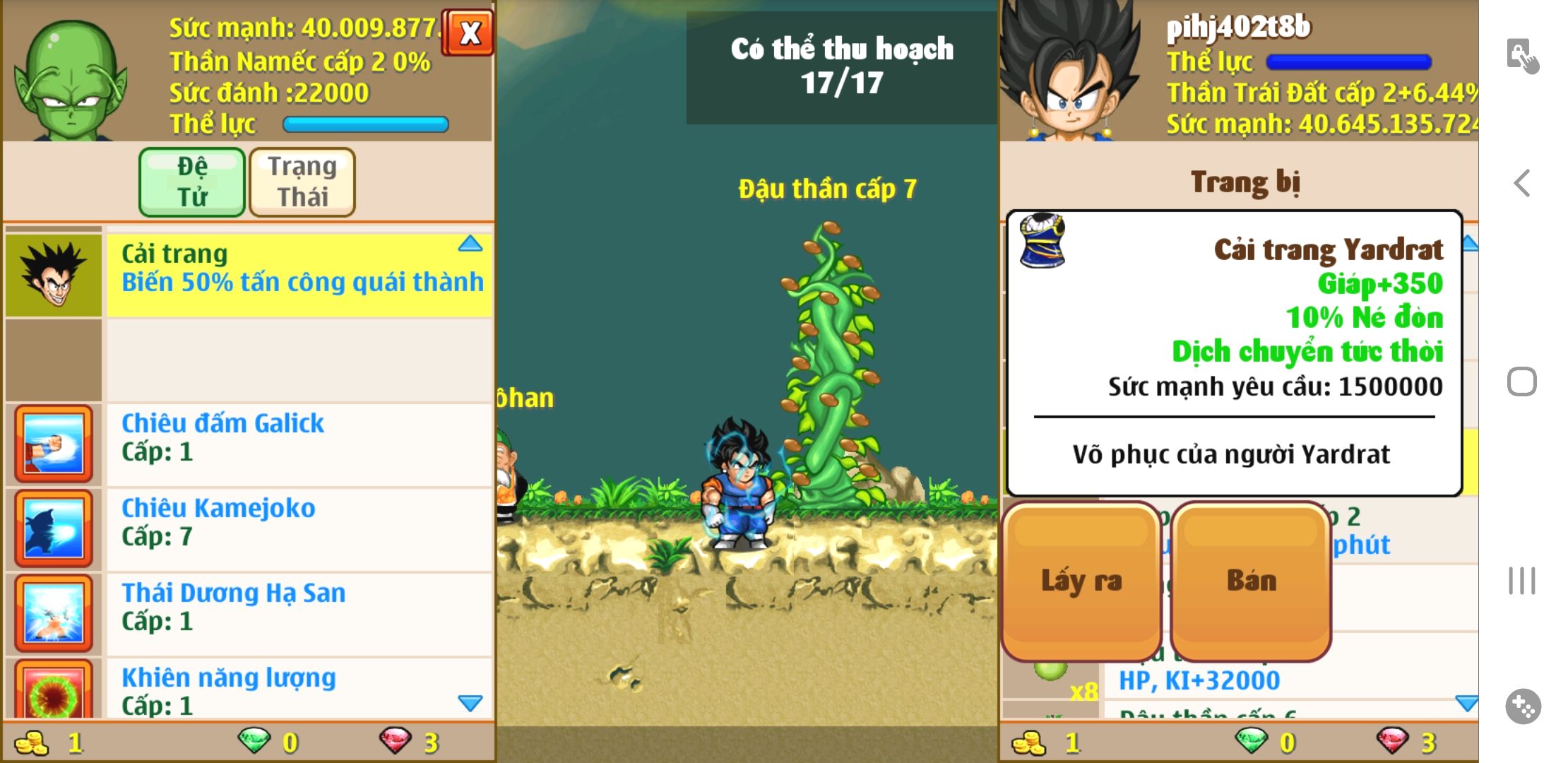Click the down arrow in the skill list
Viewport: 1568px width, 763px height.
[x=470, y=703]
